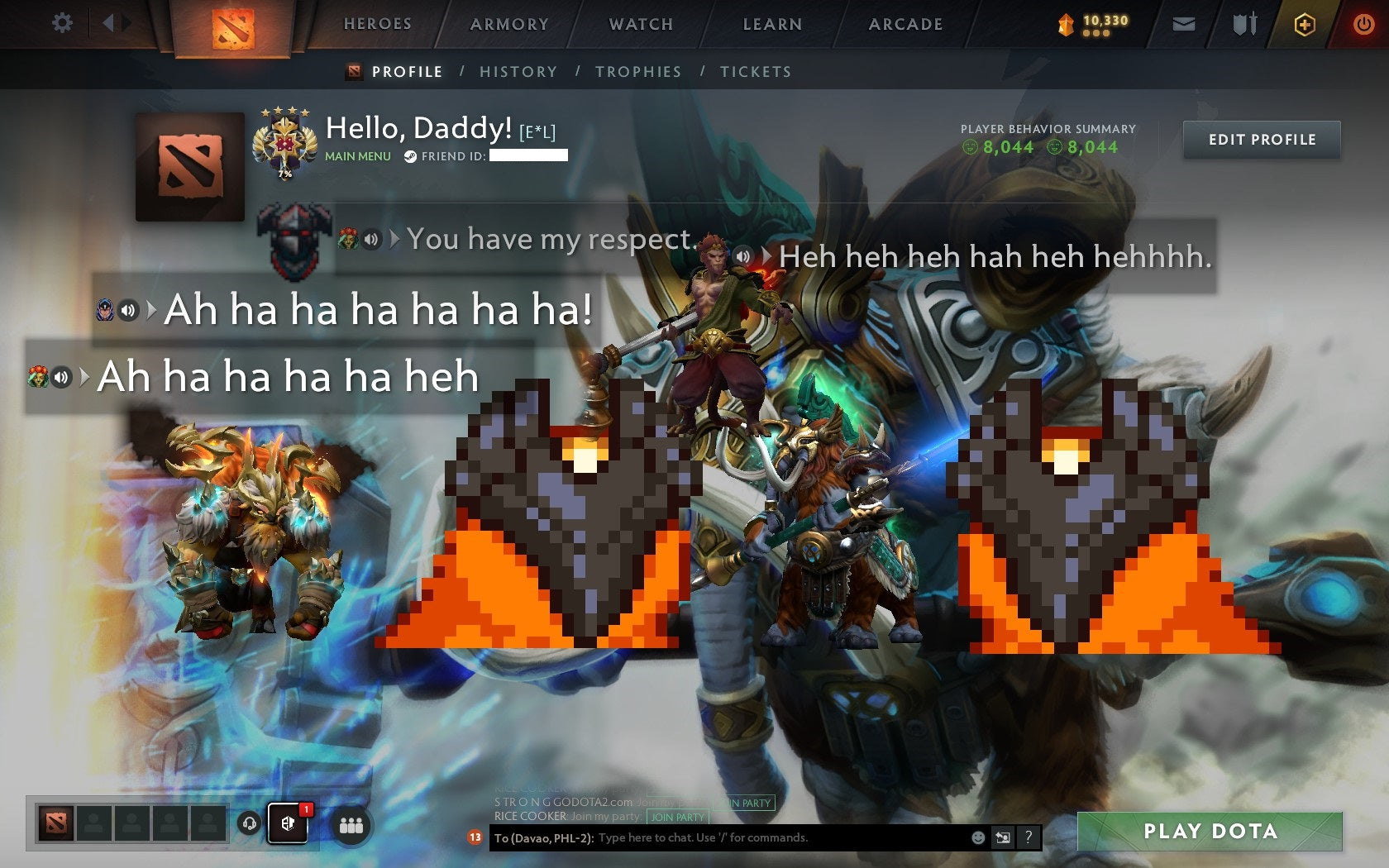Open the emoticon picker in chat bar

(x=979, y=837)
